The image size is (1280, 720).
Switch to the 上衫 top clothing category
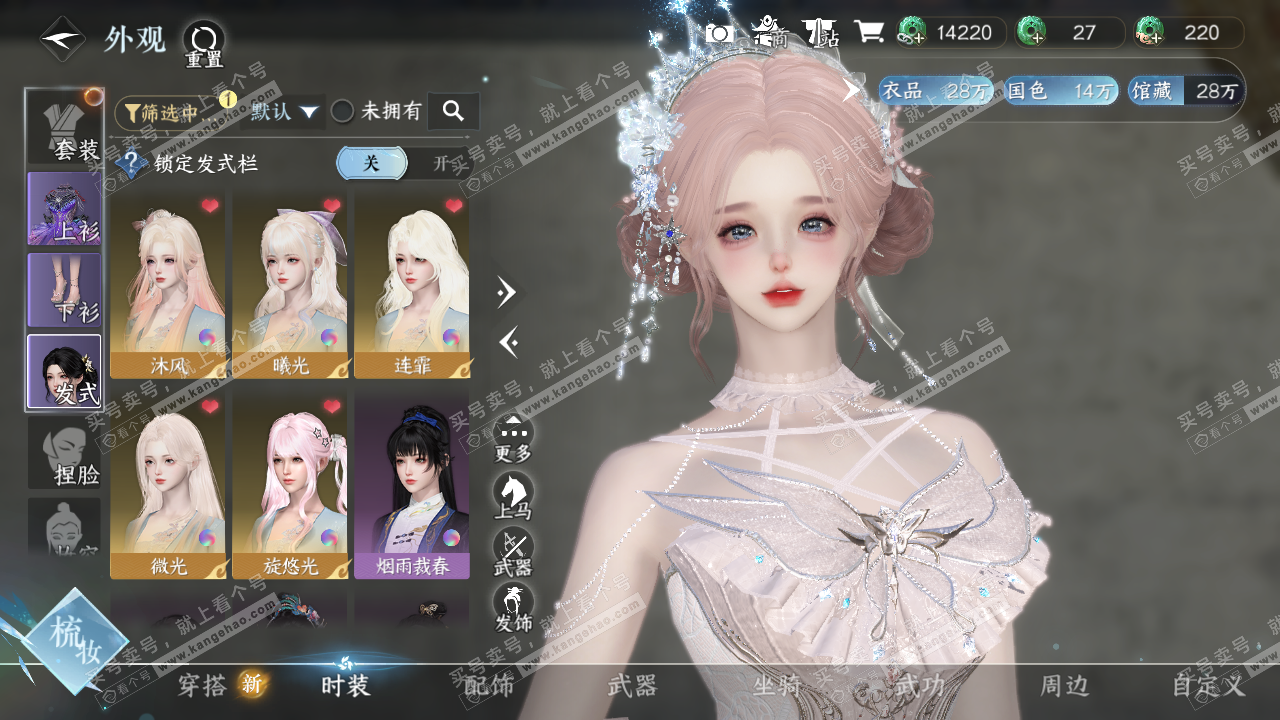tap(65, 209)
